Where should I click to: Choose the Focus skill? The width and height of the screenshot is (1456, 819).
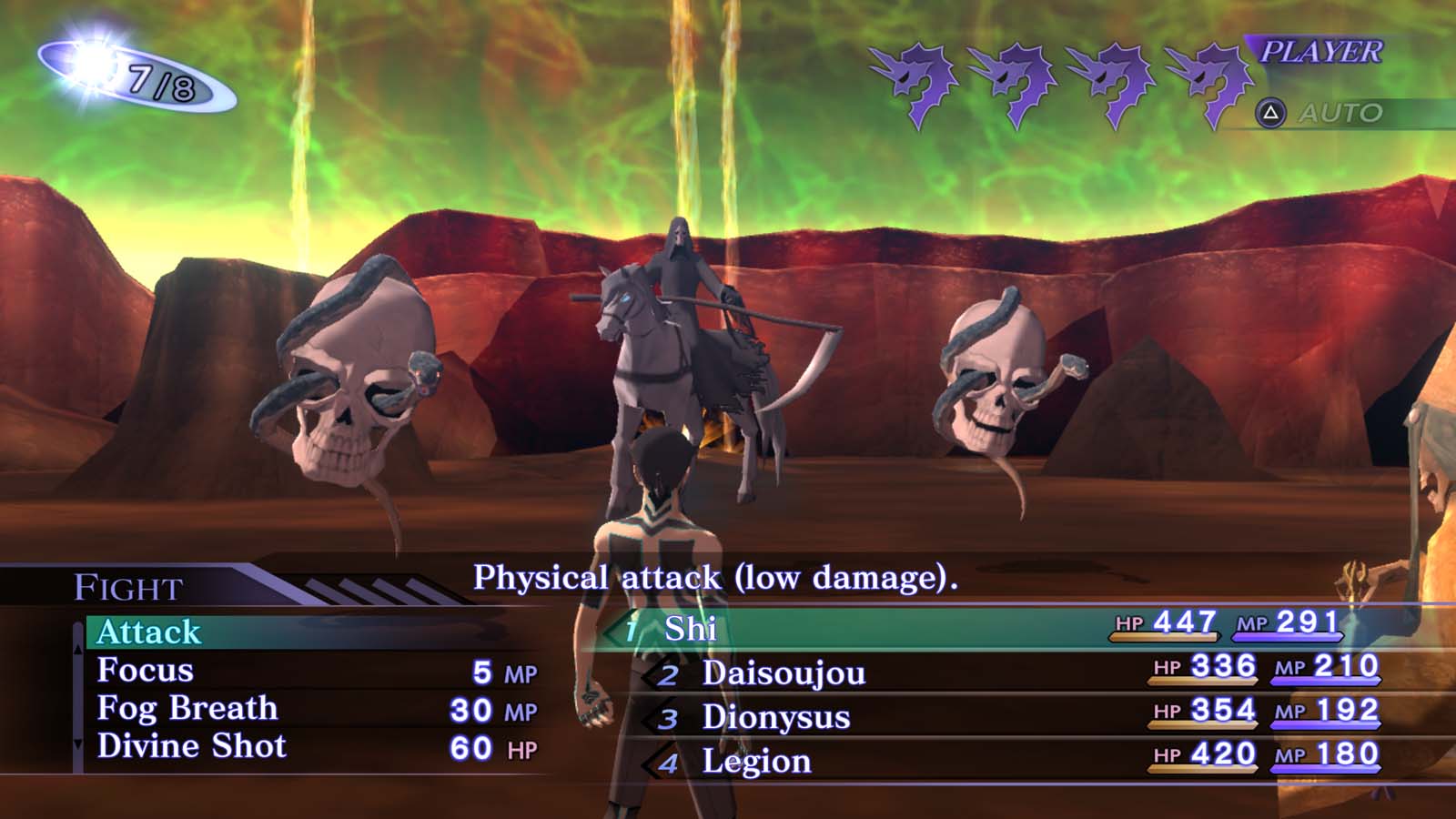tap(146, 671)
